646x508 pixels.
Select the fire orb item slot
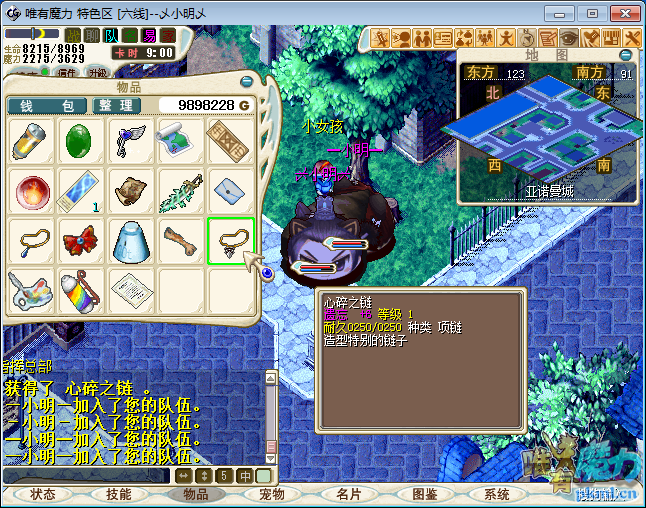[32, 191]
